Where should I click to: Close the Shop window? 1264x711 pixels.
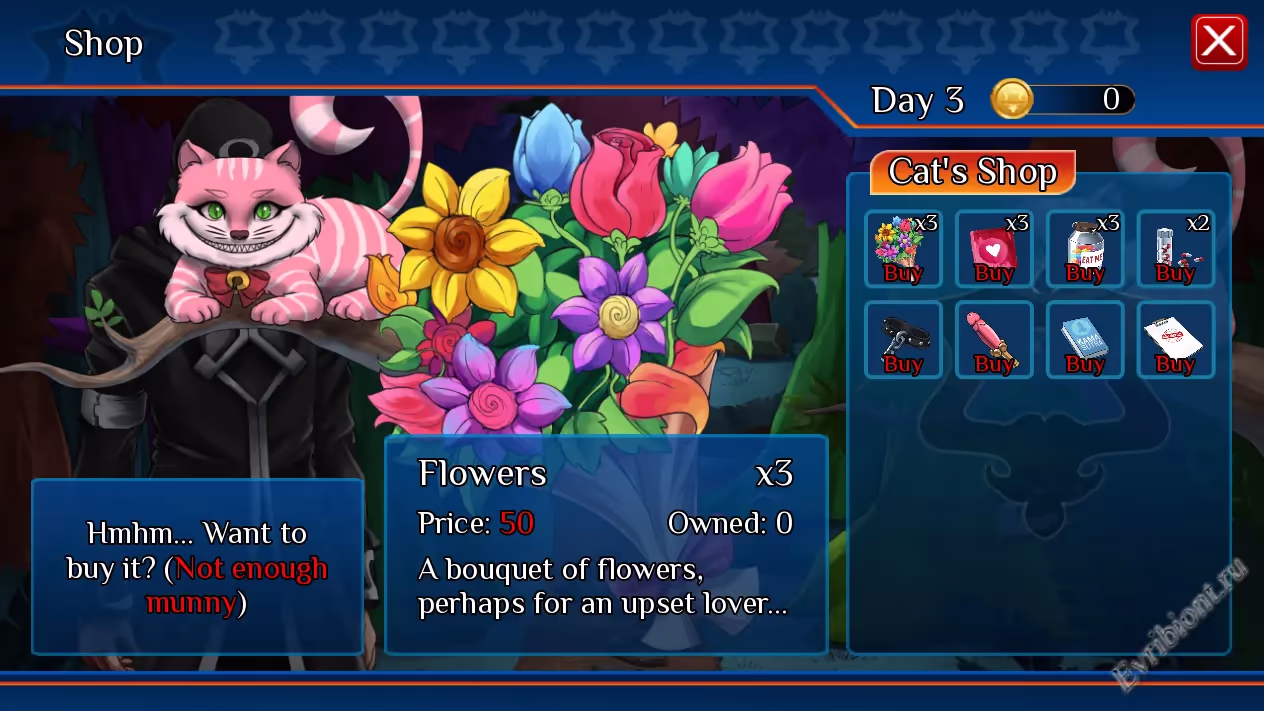1219,42
